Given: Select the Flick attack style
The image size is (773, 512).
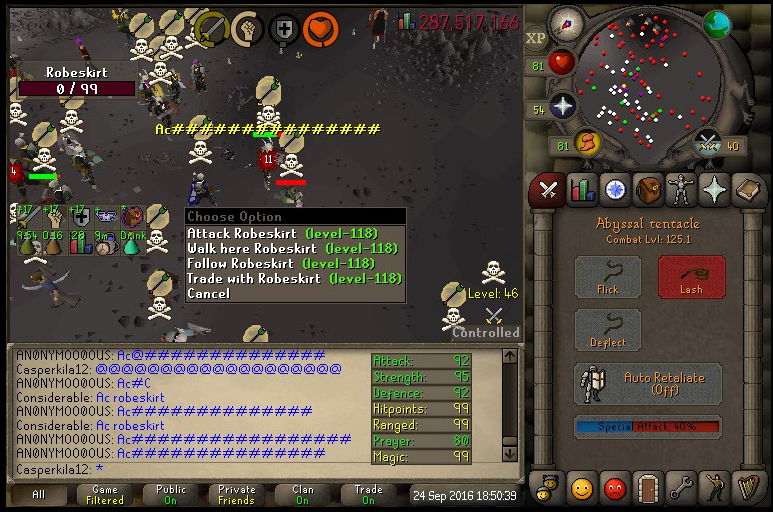Looking at the screenshot, I should [608, 277].
